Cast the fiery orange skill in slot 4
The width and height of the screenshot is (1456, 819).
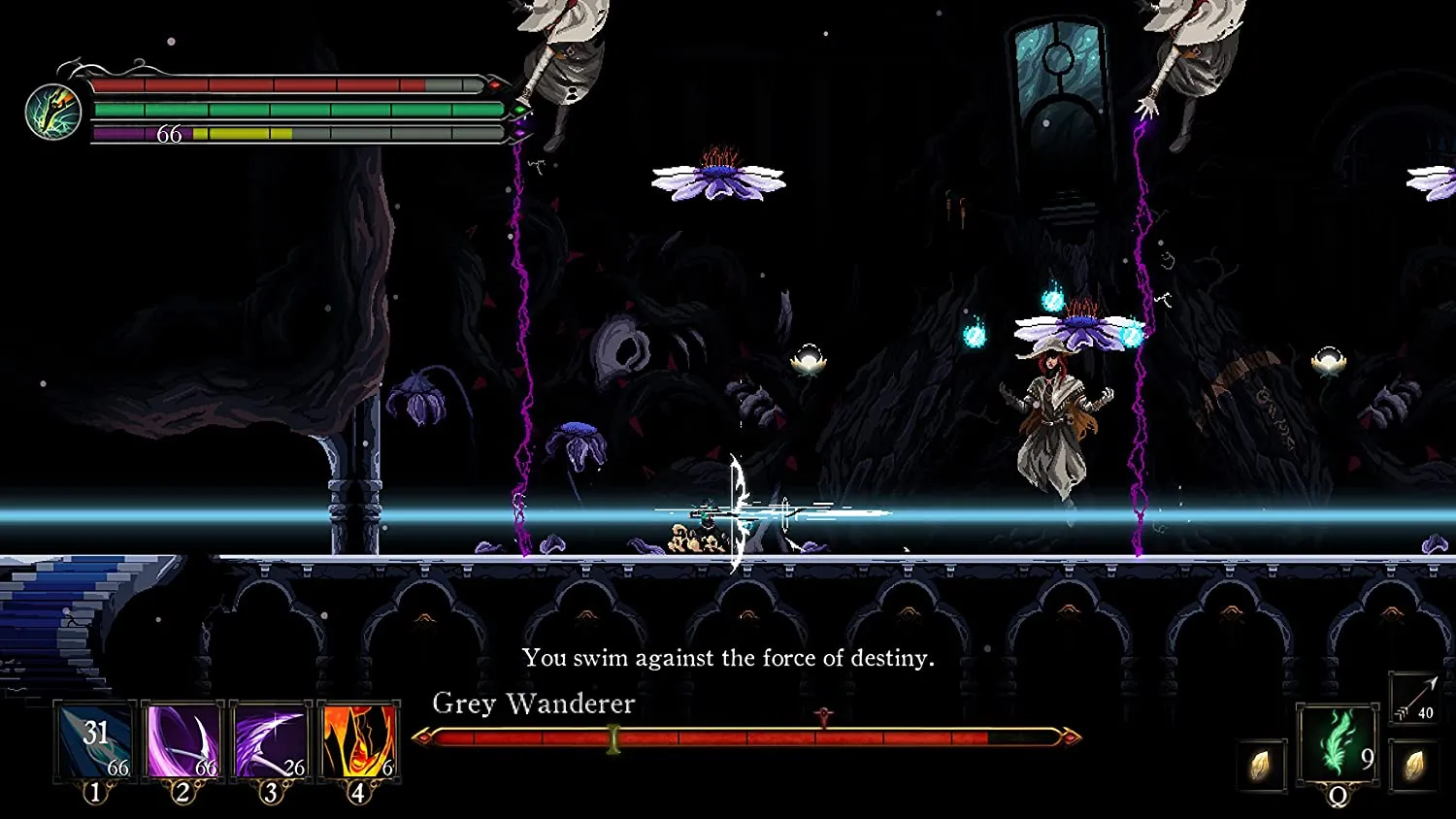(x=358, y=741)
